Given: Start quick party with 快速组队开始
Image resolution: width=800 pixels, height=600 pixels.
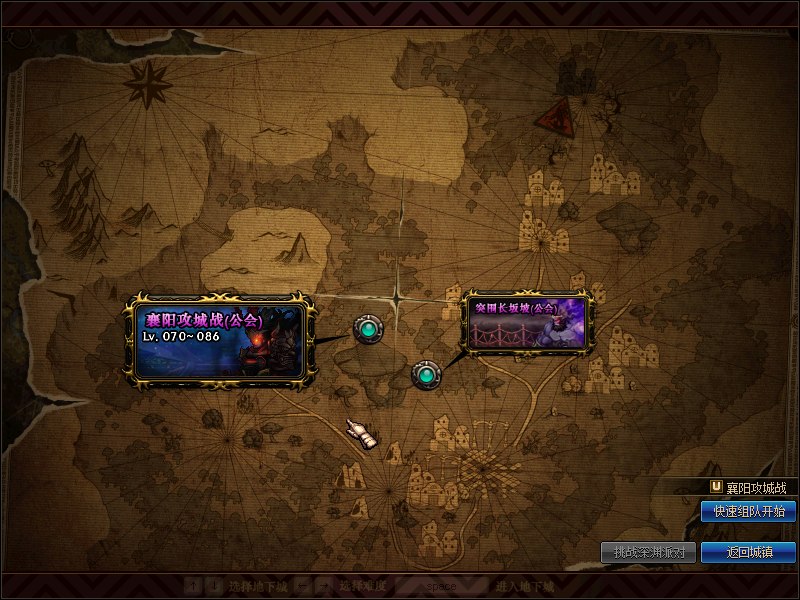Looking at the screenshot, I should tap(748, 511).
